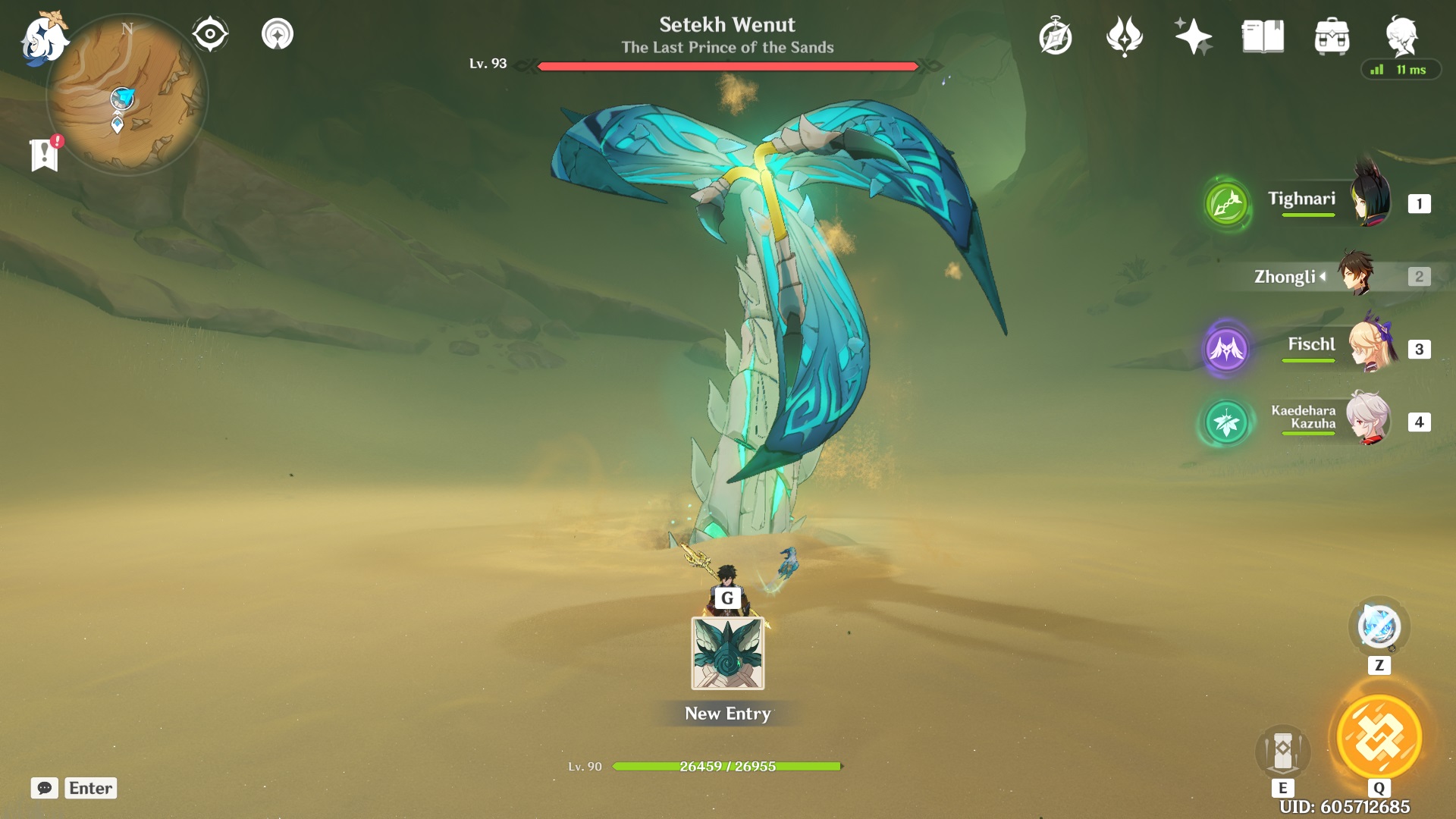Viewport: 1456px width, 819px height.
Task: Open the Wish banner icon
Action: tap(1193, 34)
